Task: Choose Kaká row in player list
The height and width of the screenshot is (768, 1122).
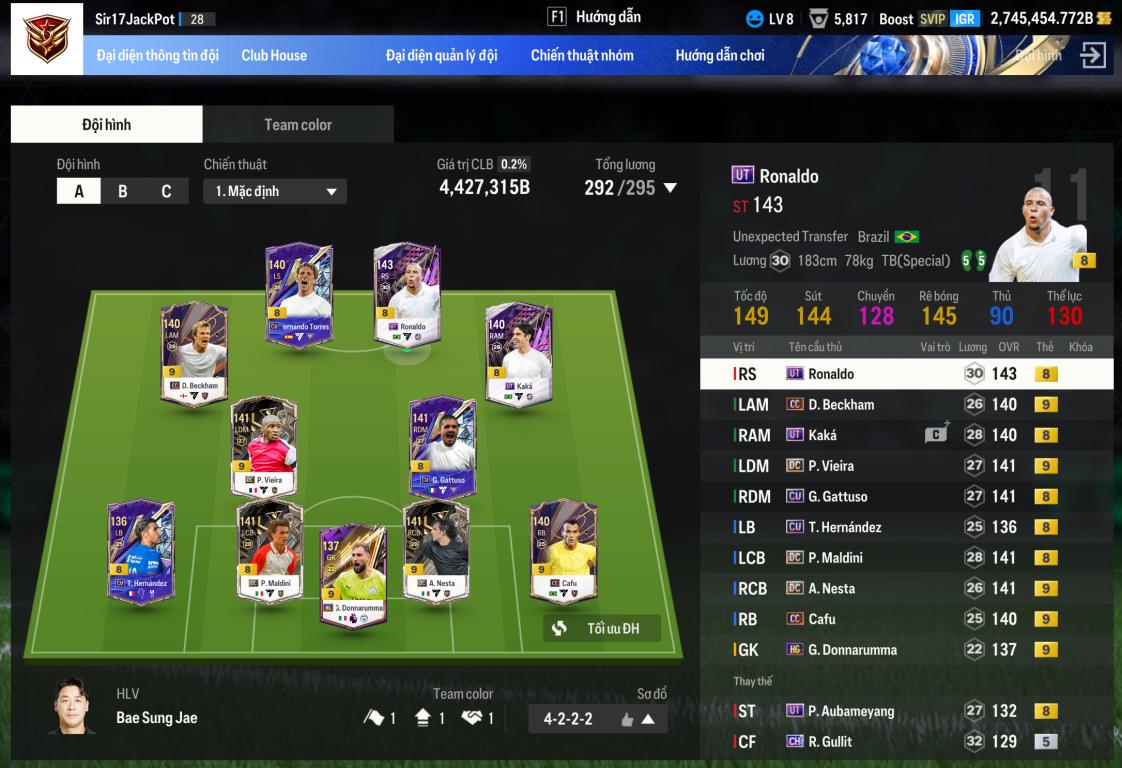Action: [906, 435]
